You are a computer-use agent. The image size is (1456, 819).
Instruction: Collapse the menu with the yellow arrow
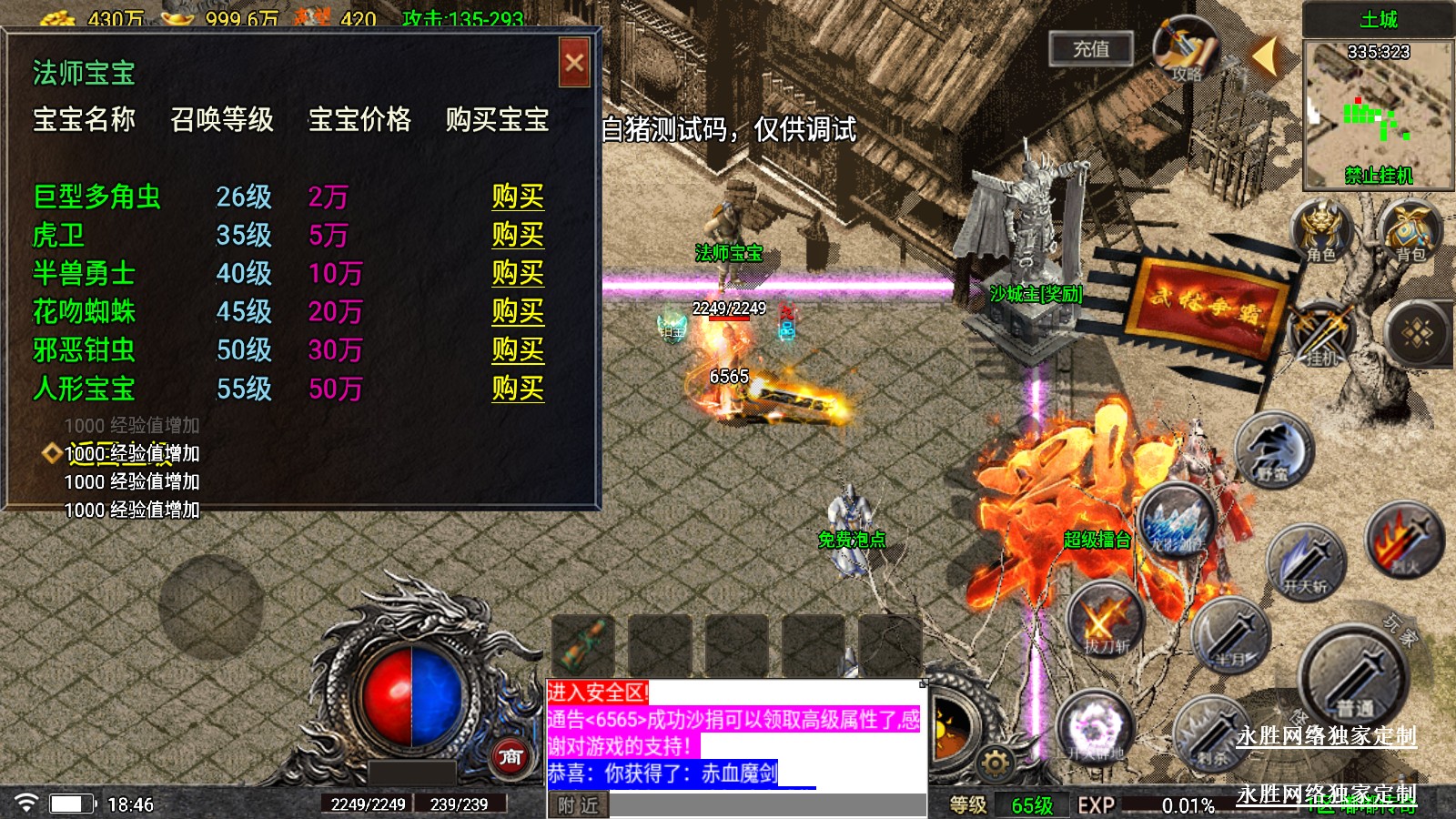(x=1266, y=56)
